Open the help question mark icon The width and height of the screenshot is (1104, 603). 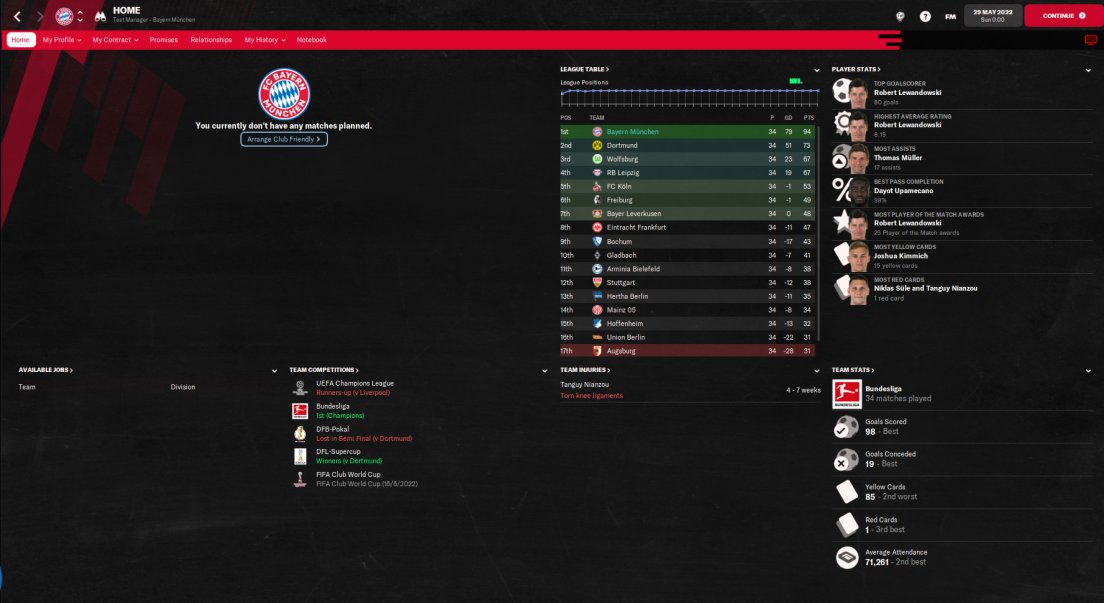point(925,16)
